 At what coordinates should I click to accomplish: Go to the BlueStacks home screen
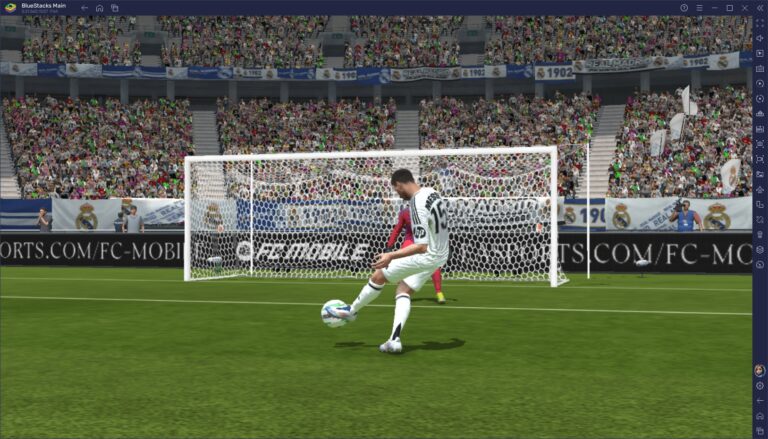tap(99, 7)
